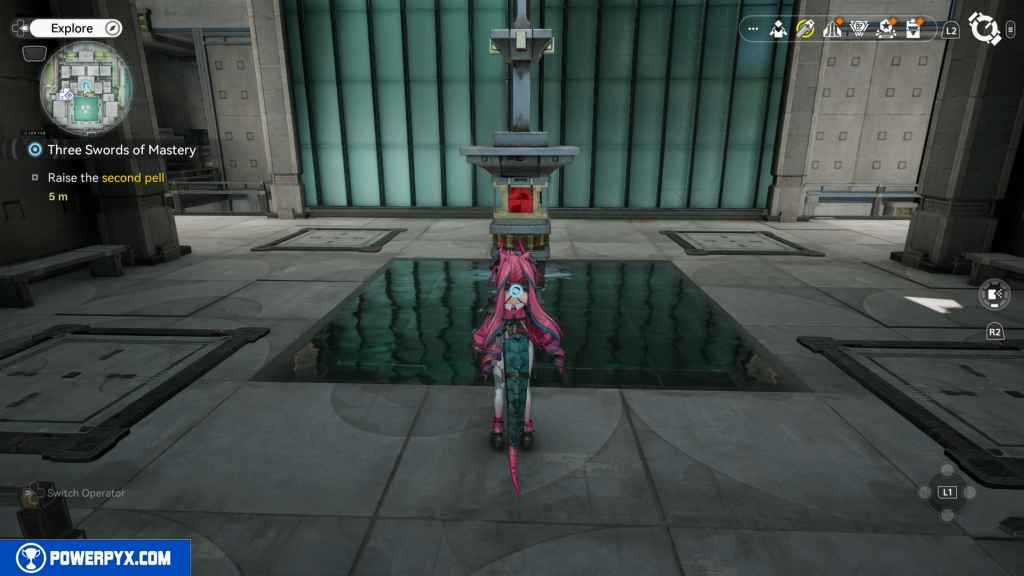This screenshot has height=576, width=1024.
Task: Open the large ring-shaped icon in the corner
Action: [x=985, y=29]
